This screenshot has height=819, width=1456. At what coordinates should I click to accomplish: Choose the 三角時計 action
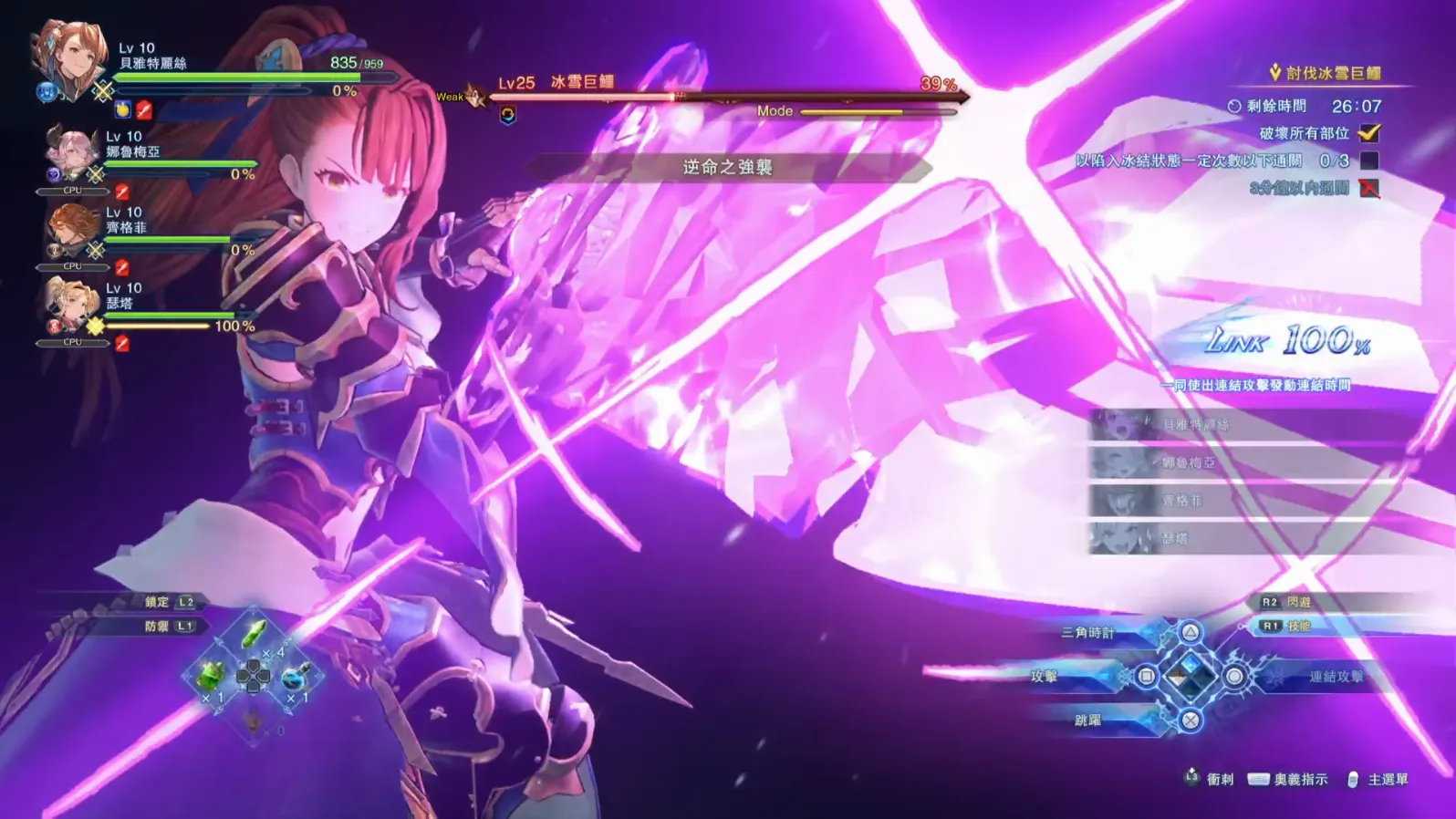click(1088, 632)
